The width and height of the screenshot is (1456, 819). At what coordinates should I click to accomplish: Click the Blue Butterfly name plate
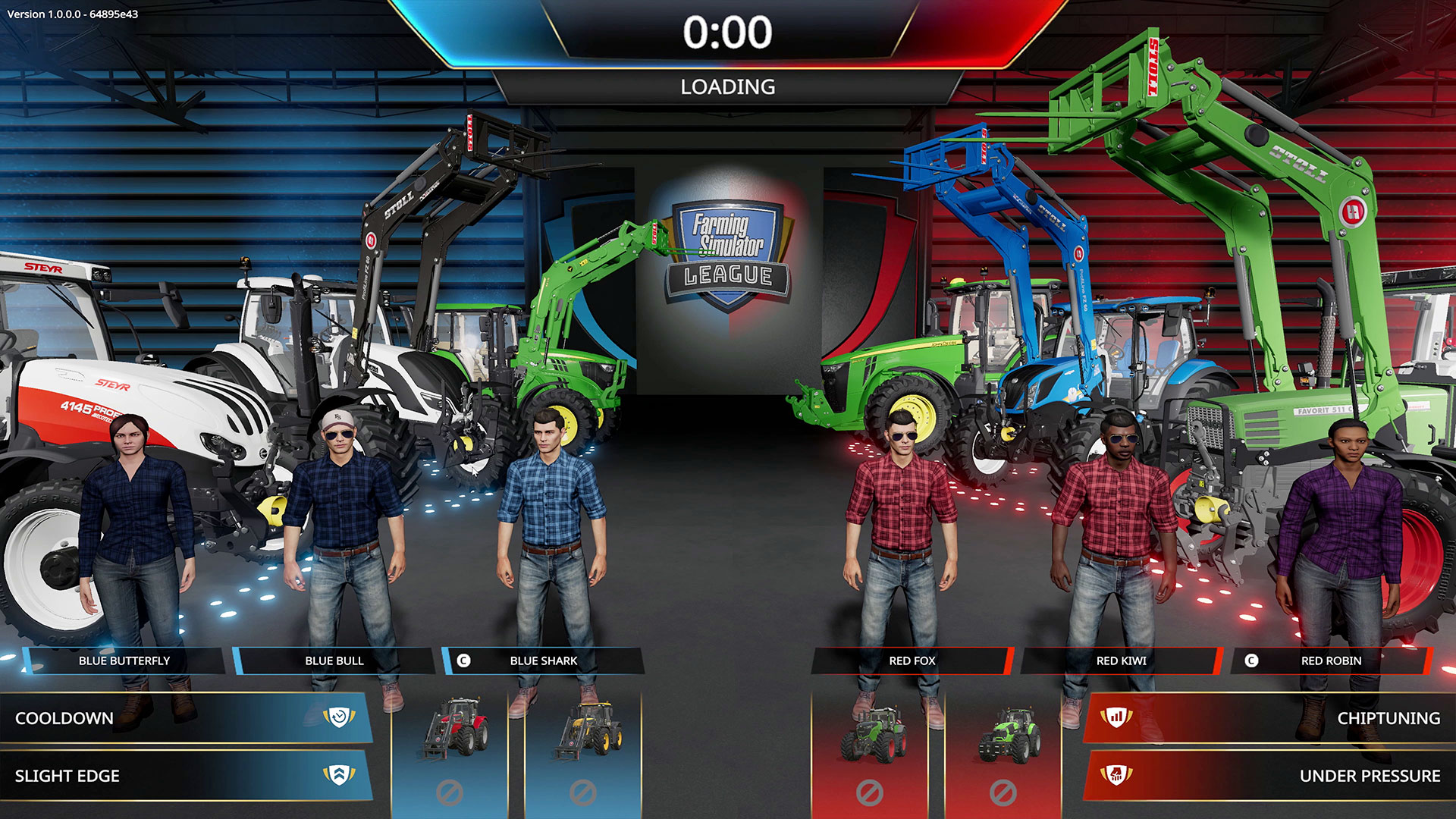124,661
